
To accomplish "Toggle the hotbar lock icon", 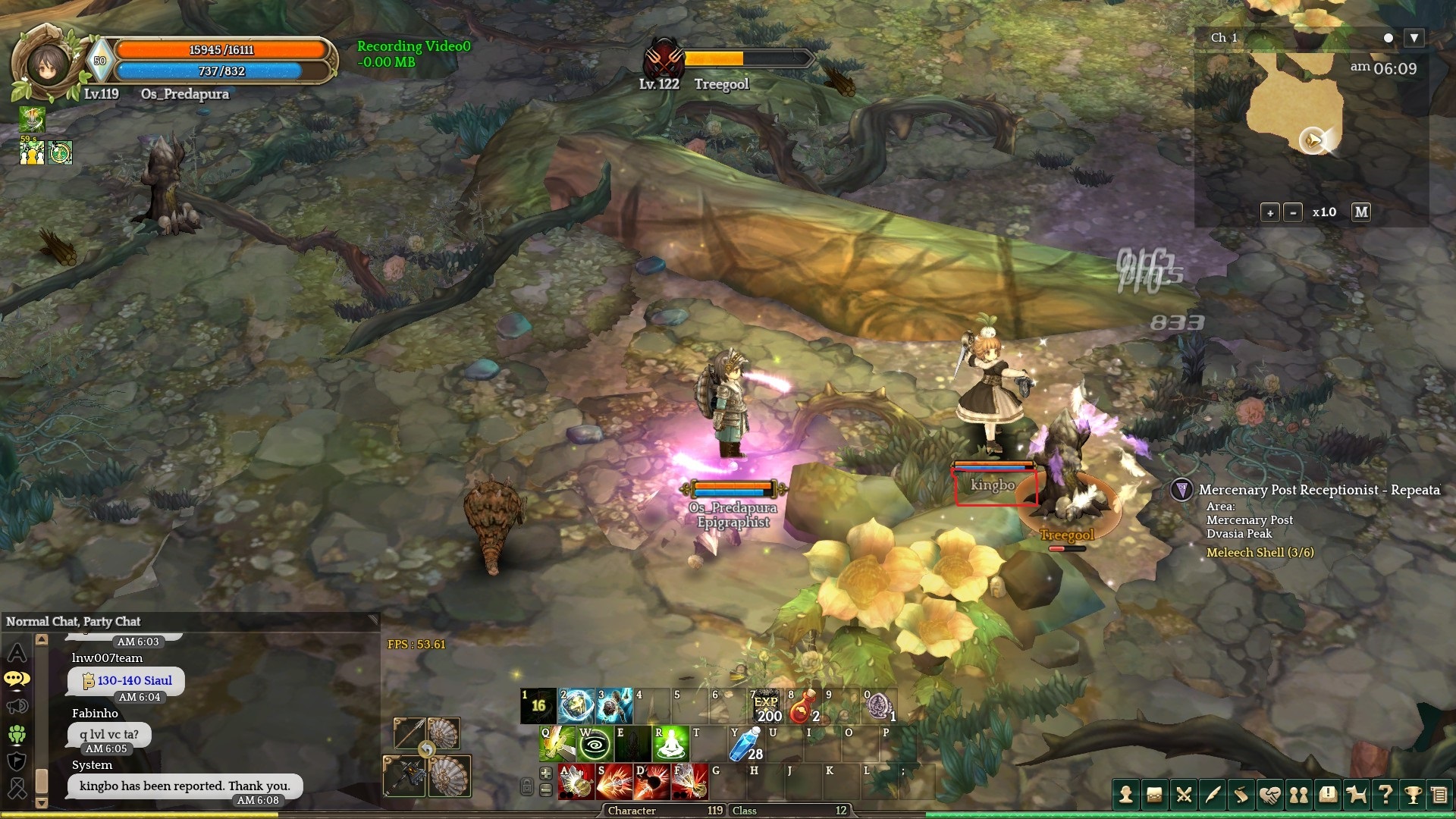I will [x=527, y=787].
